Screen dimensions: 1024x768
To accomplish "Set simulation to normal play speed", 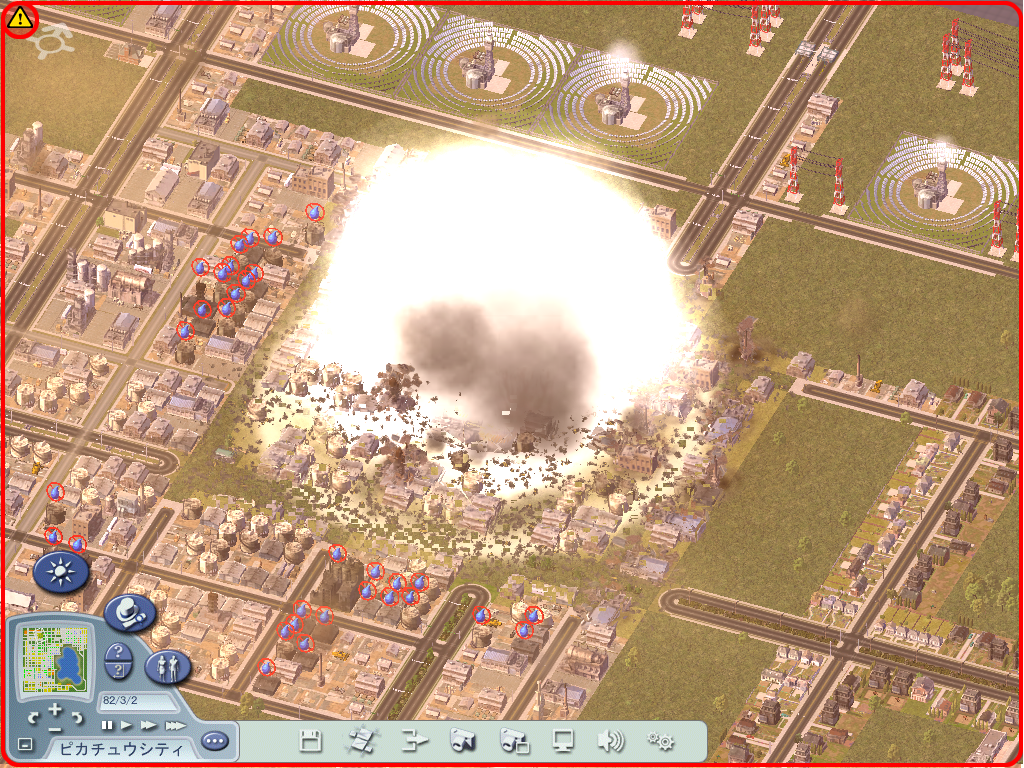I will pyautogui.click(x=127, y=725).
